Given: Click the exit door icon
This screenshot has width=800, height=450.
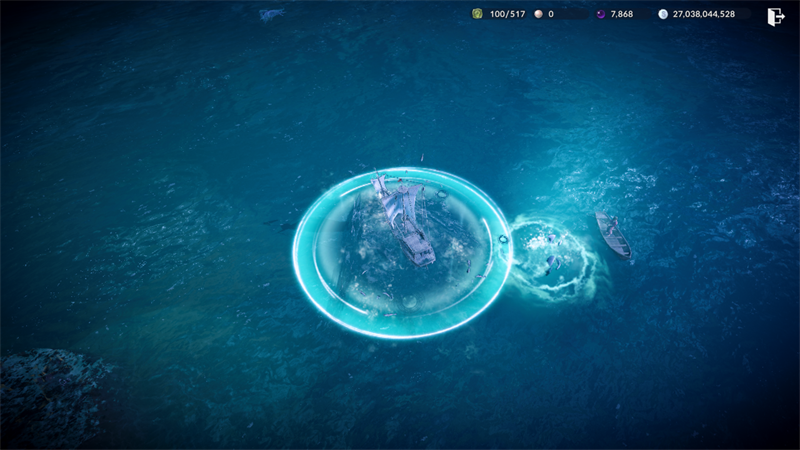Looking at the screenshot, I should (x=775, y=16).
